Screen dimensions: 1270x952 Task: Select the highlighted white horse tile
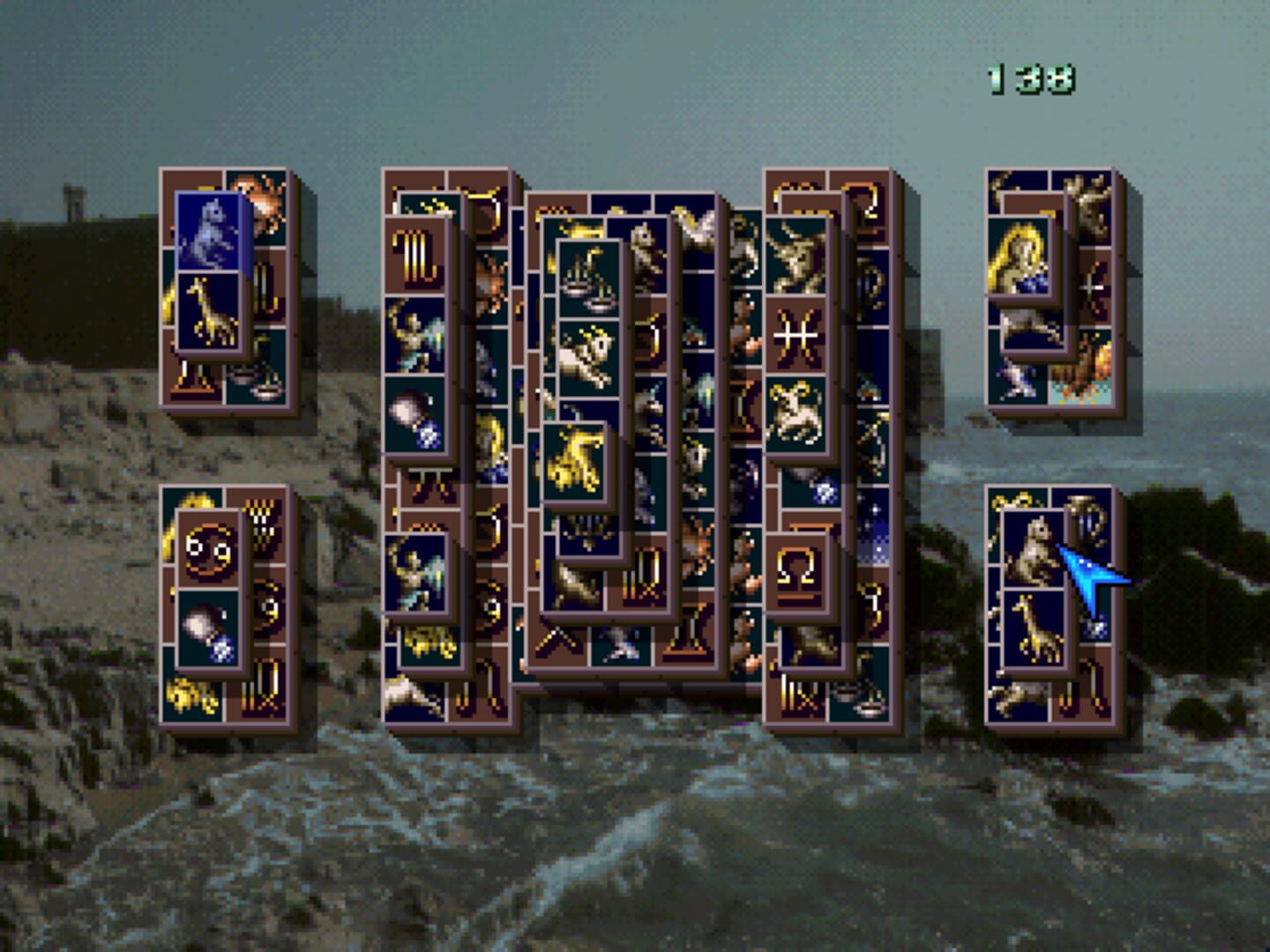(x=210, y=231)
